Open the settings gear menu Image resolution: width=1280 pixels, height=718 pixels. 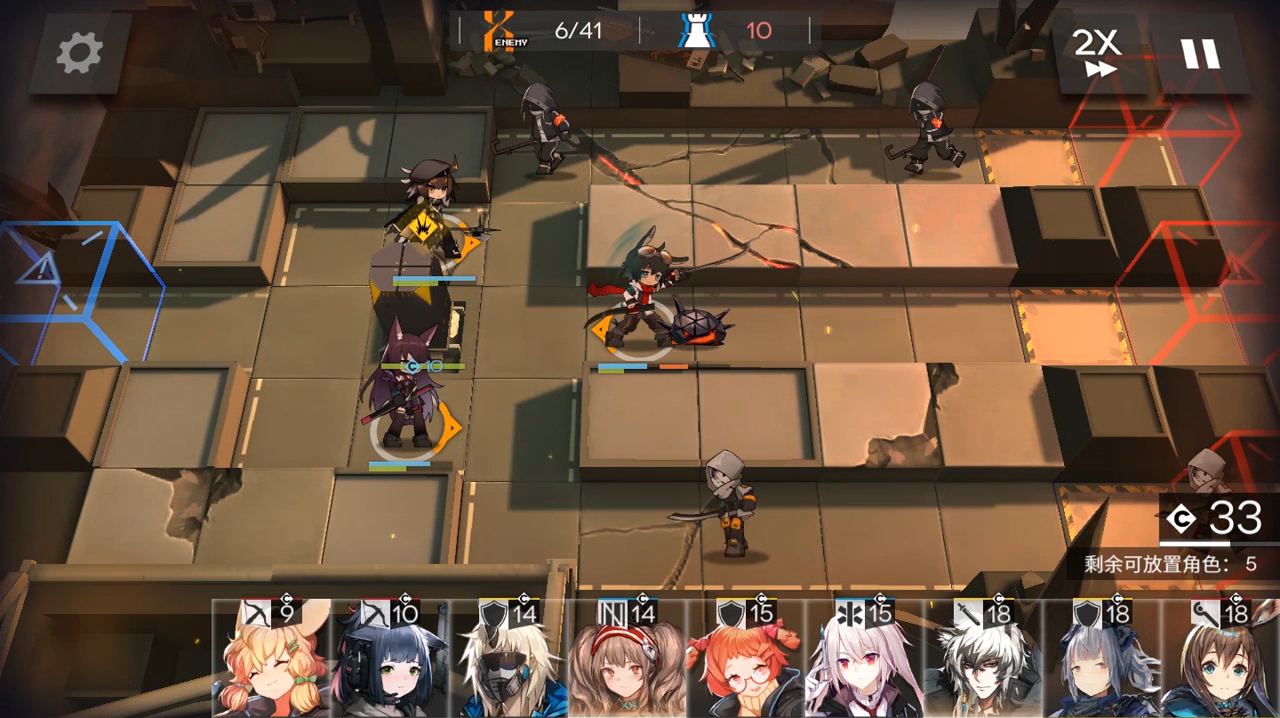[80, 53]
